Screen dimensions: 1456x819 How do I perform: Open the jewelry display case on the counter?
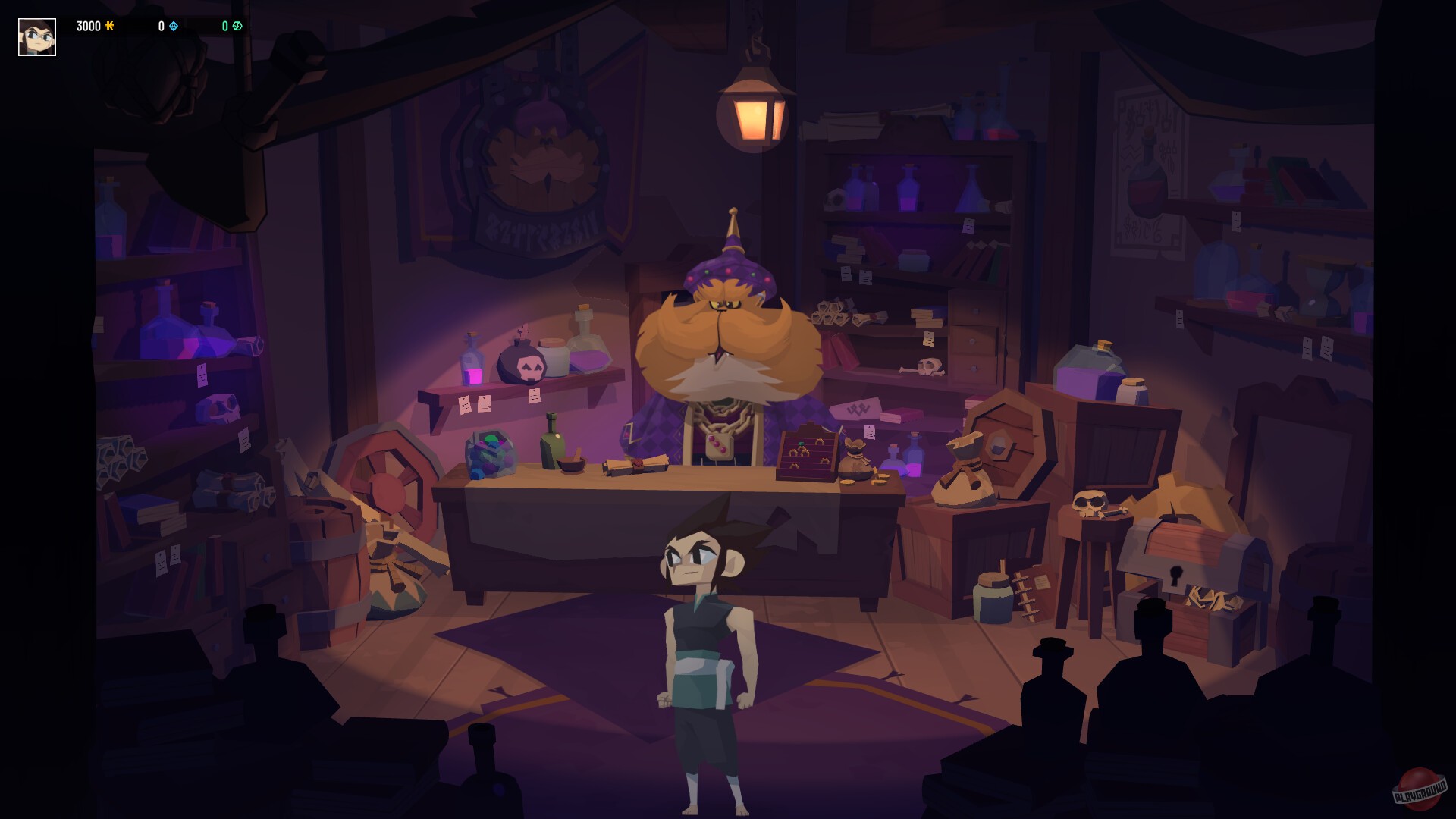point(808,455)
